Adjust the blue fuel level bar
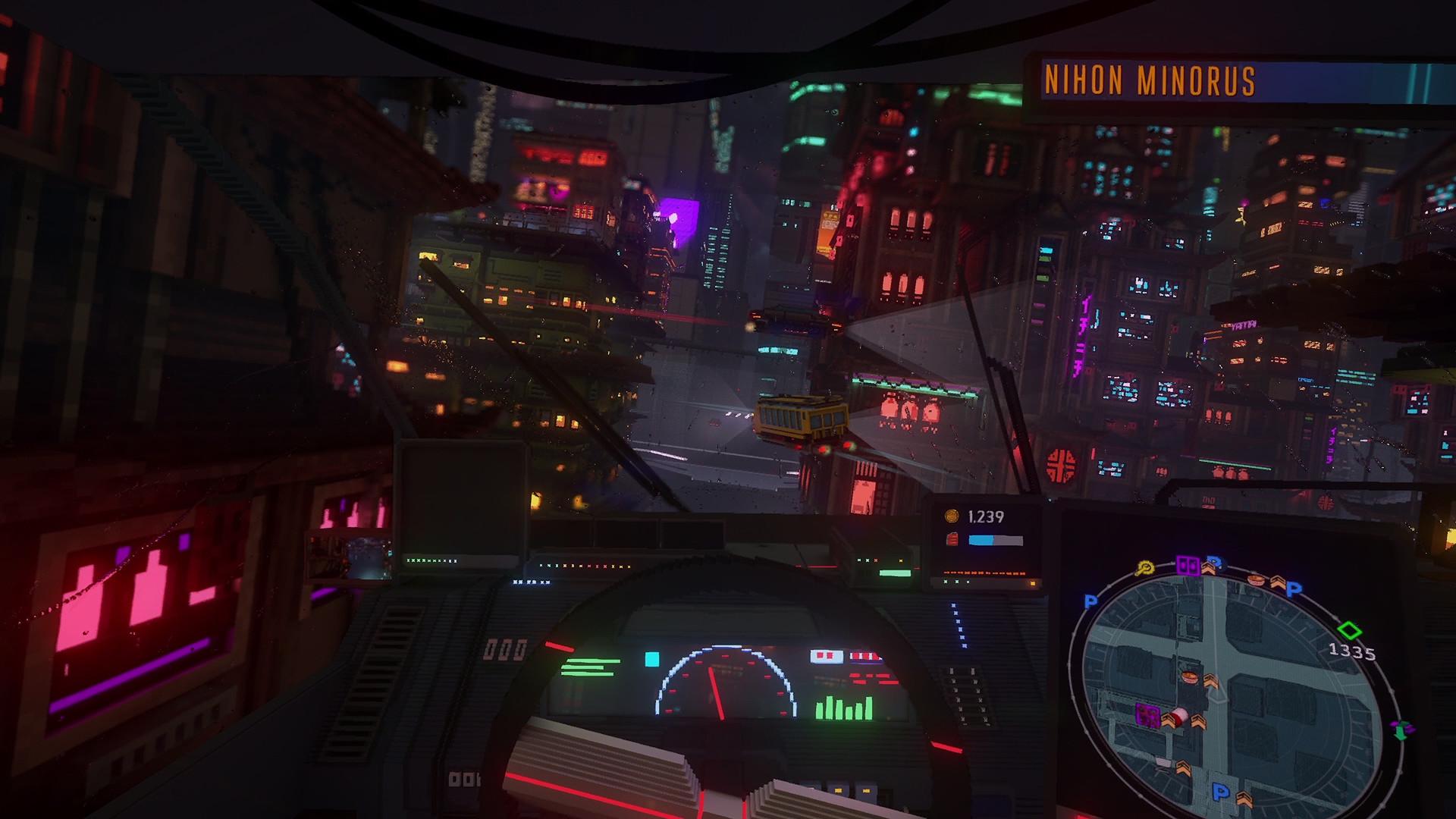The height and width of the screenshot is (819, 1456). tap(982, 540)
